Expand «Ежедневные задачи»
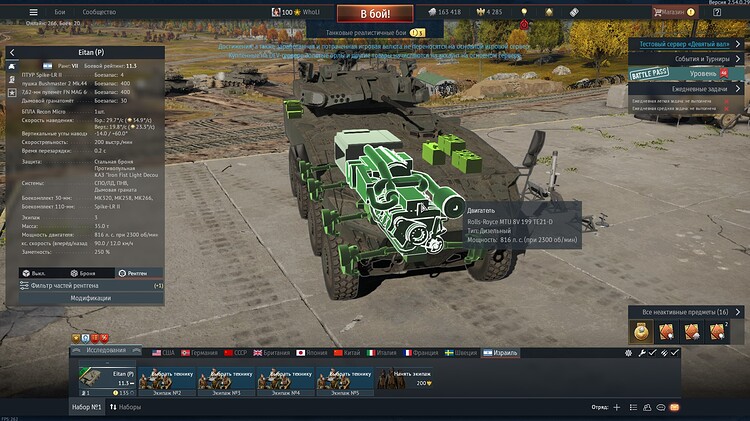Viewport: 750px width, 421px height. click(x=690, y=89)
